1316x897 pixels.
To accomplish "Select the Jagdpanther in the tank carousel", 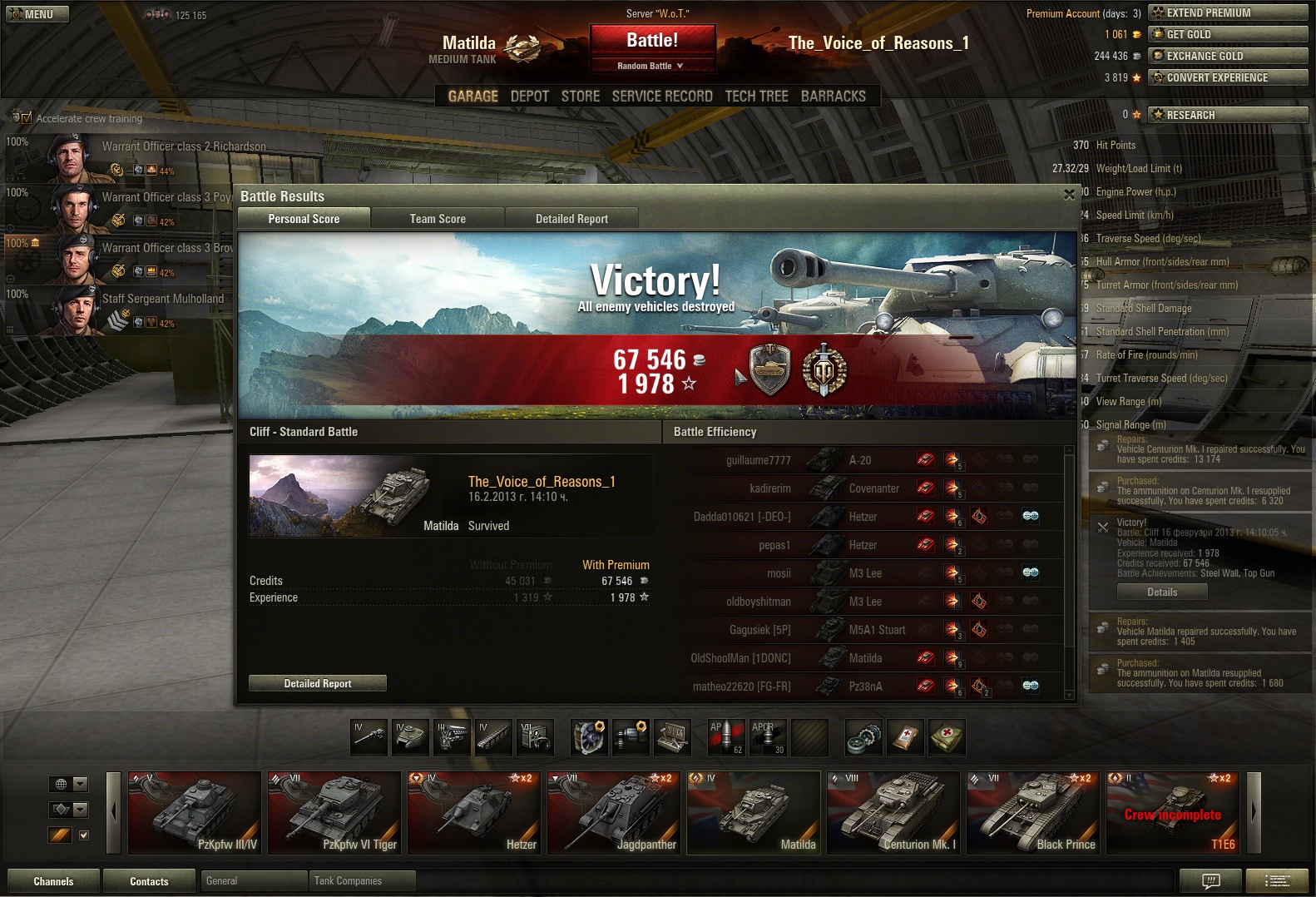I will (x=614, y=813).
